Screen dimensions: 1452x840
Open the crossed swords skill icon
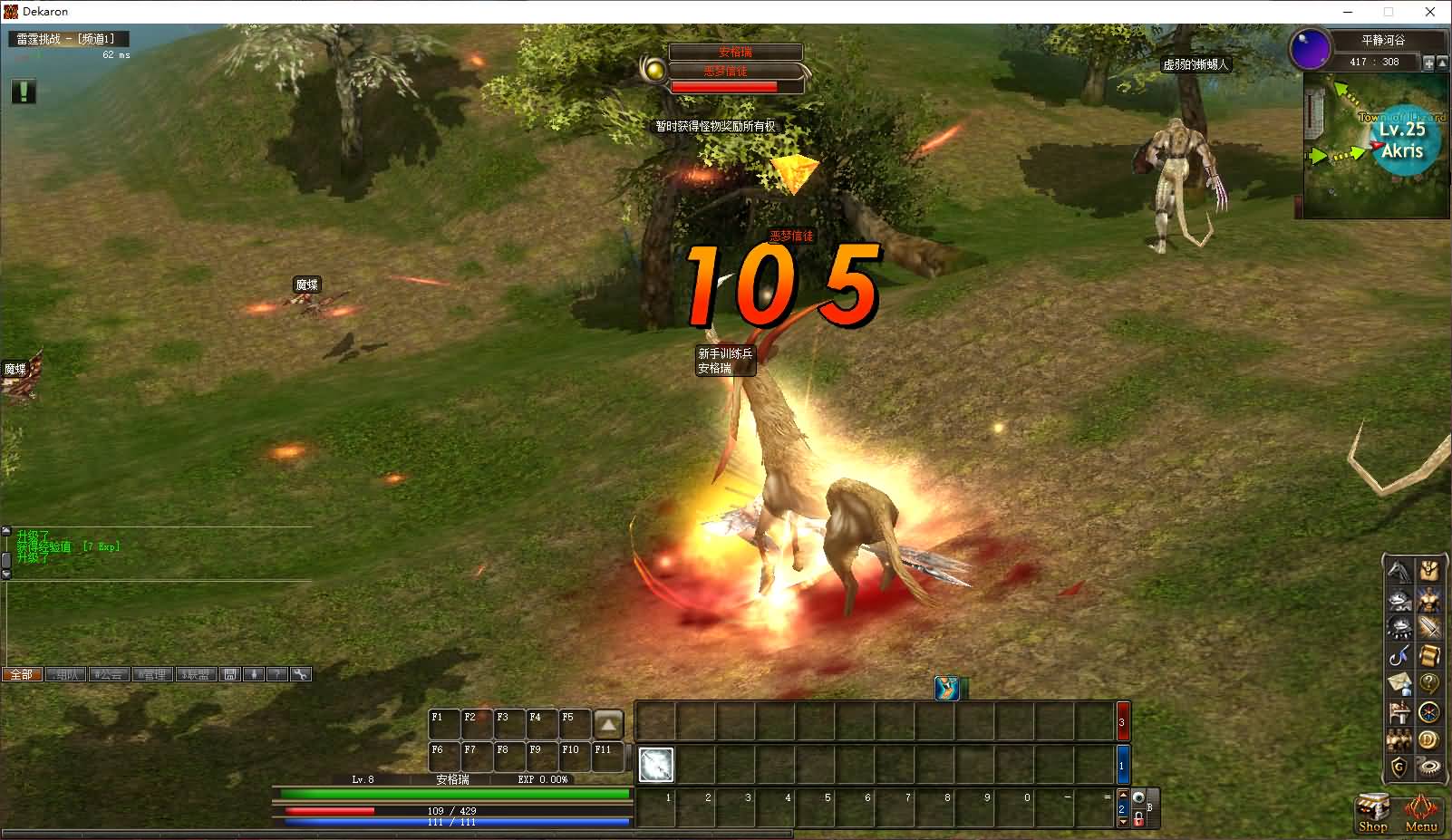[x=1429, y=627]
